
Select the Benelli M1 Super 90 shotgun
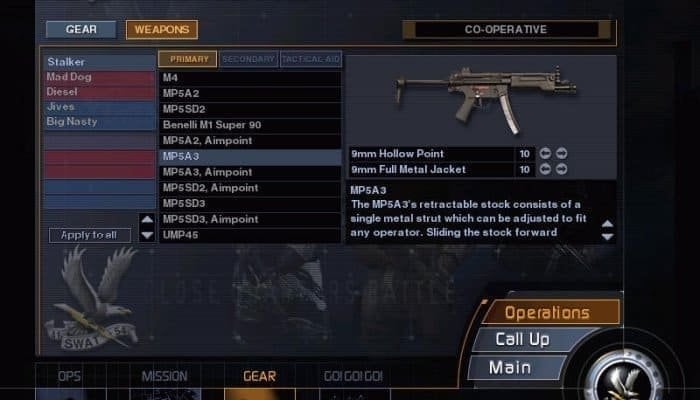click(x=250, y=125)
